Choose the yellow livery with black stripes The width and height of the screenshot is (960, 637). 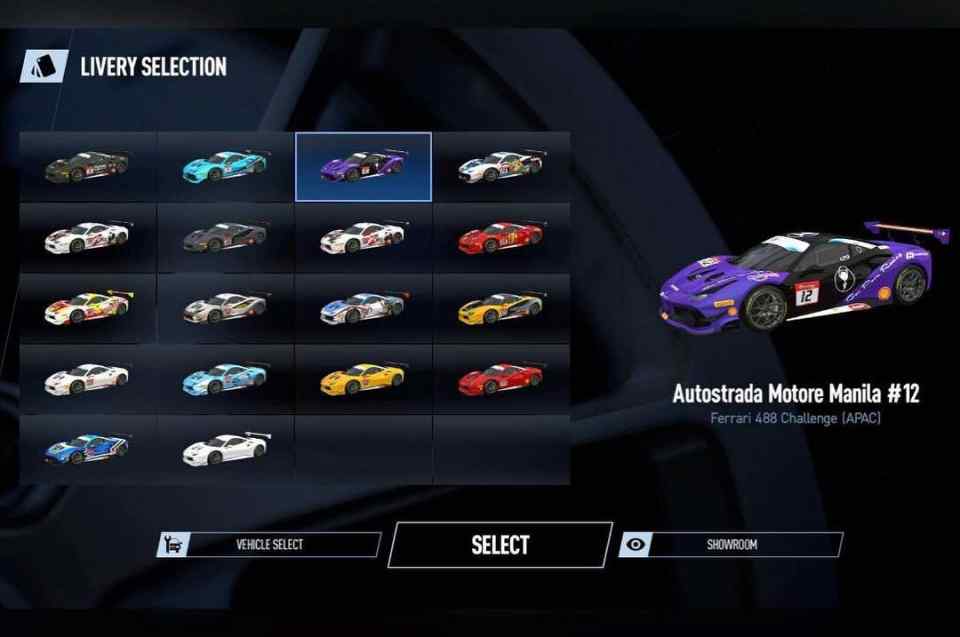pos(501,308)
